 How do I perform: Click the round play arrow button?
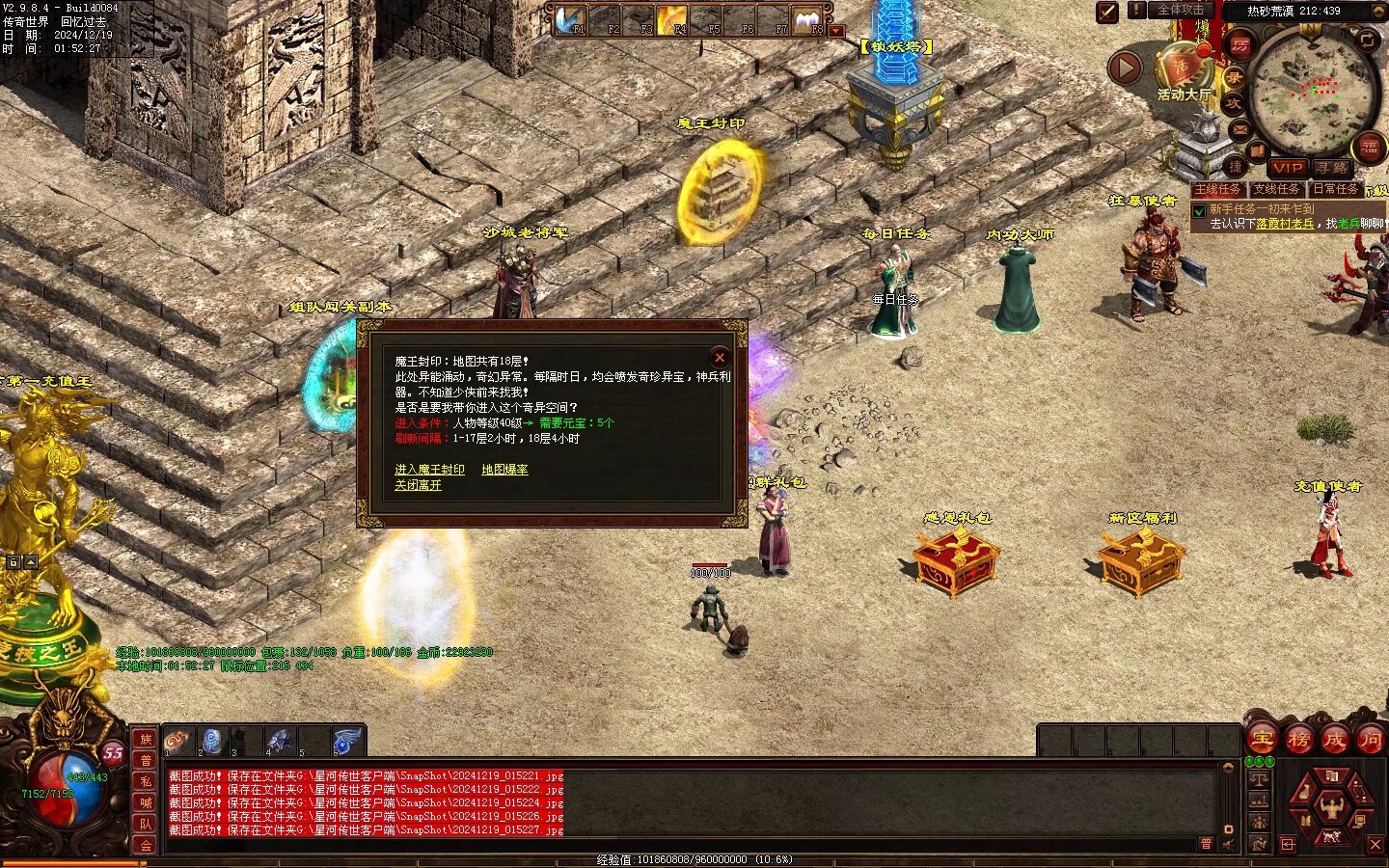coord(1125,68)
